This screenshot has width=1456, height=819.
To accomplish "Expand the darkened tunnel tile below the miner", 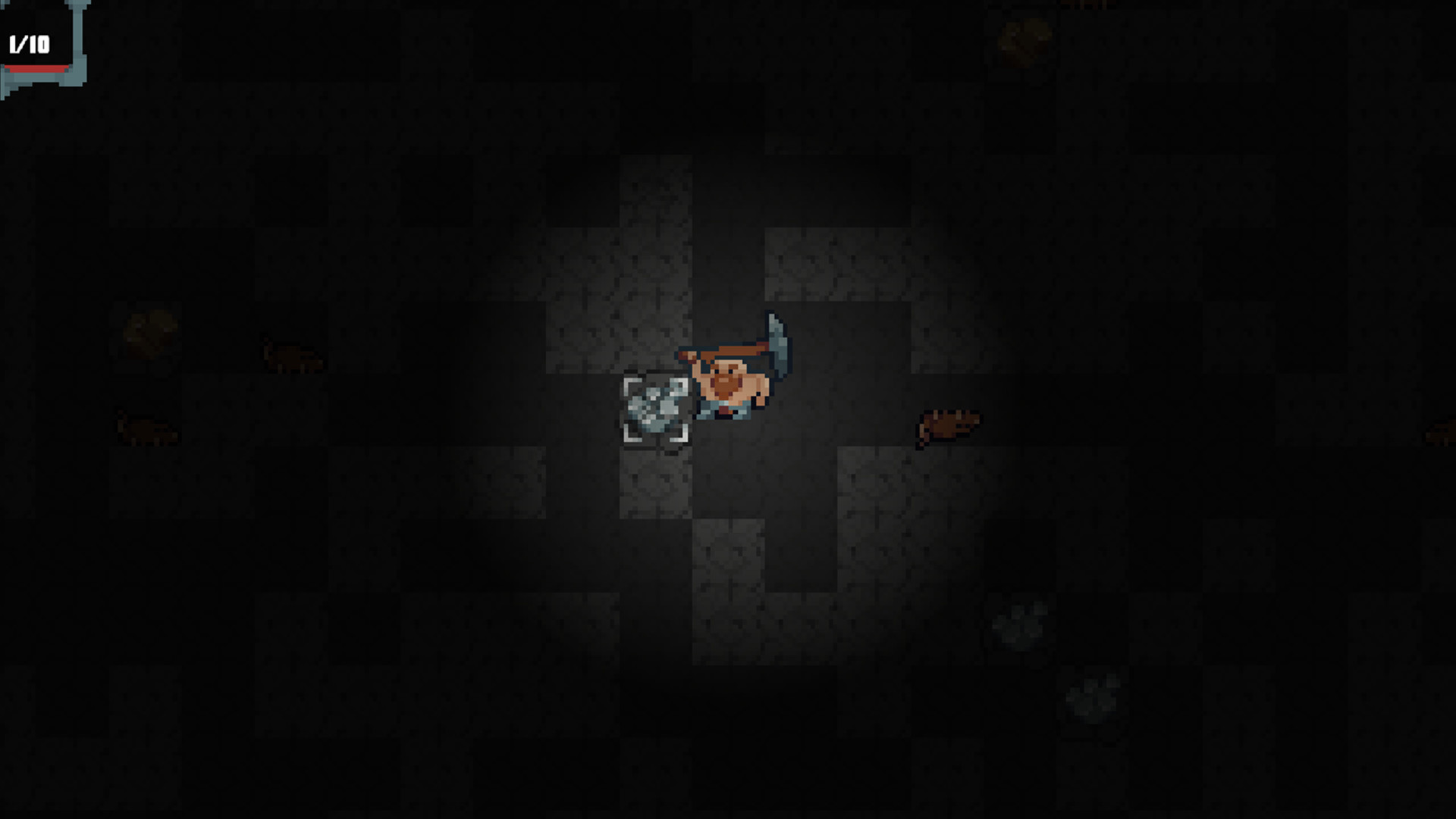I will point(728,485).
